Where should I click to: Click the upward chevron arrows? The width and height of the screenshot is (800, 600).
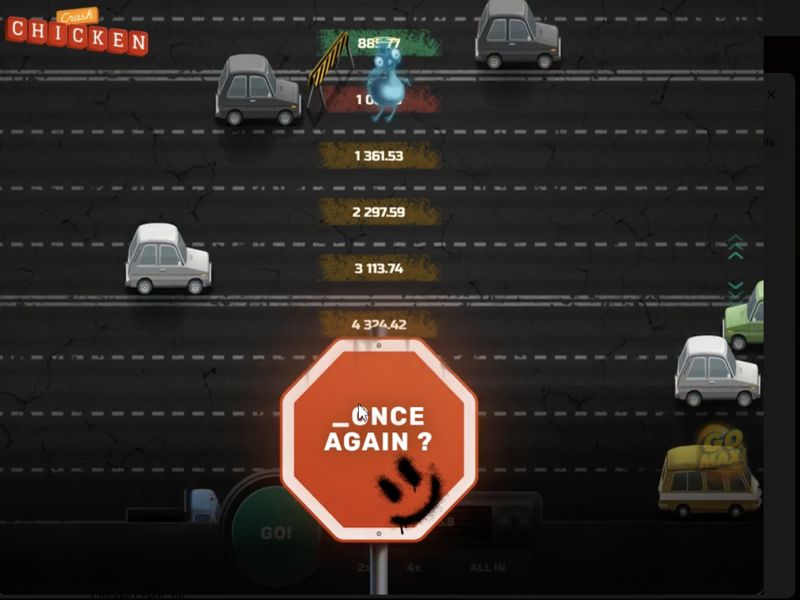736,247
